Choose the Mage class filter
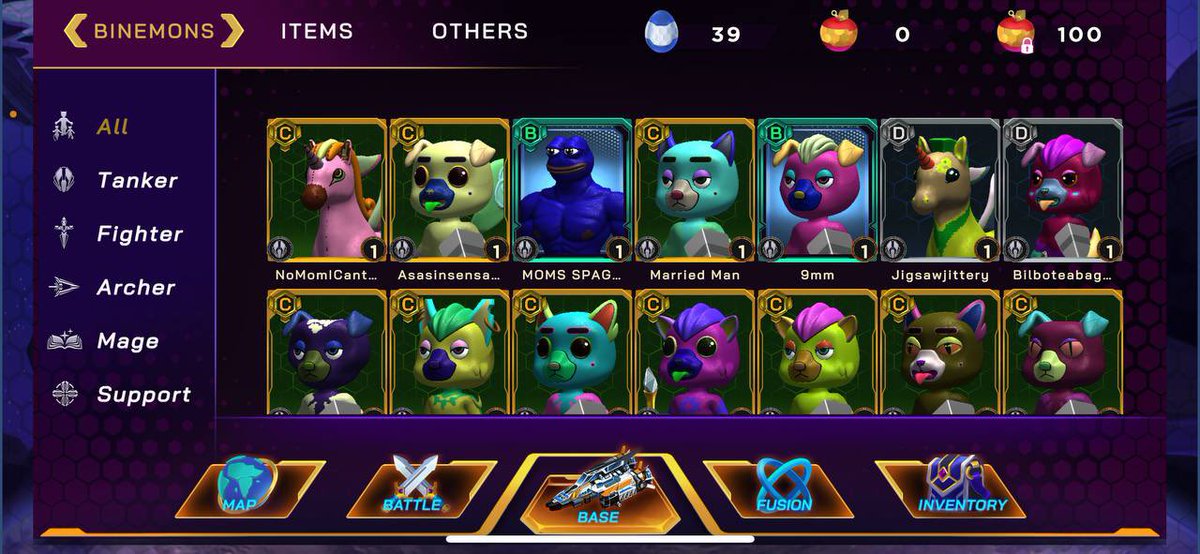Image resolution: width=1200 pixels, height=554 pixels. [127, 341]
